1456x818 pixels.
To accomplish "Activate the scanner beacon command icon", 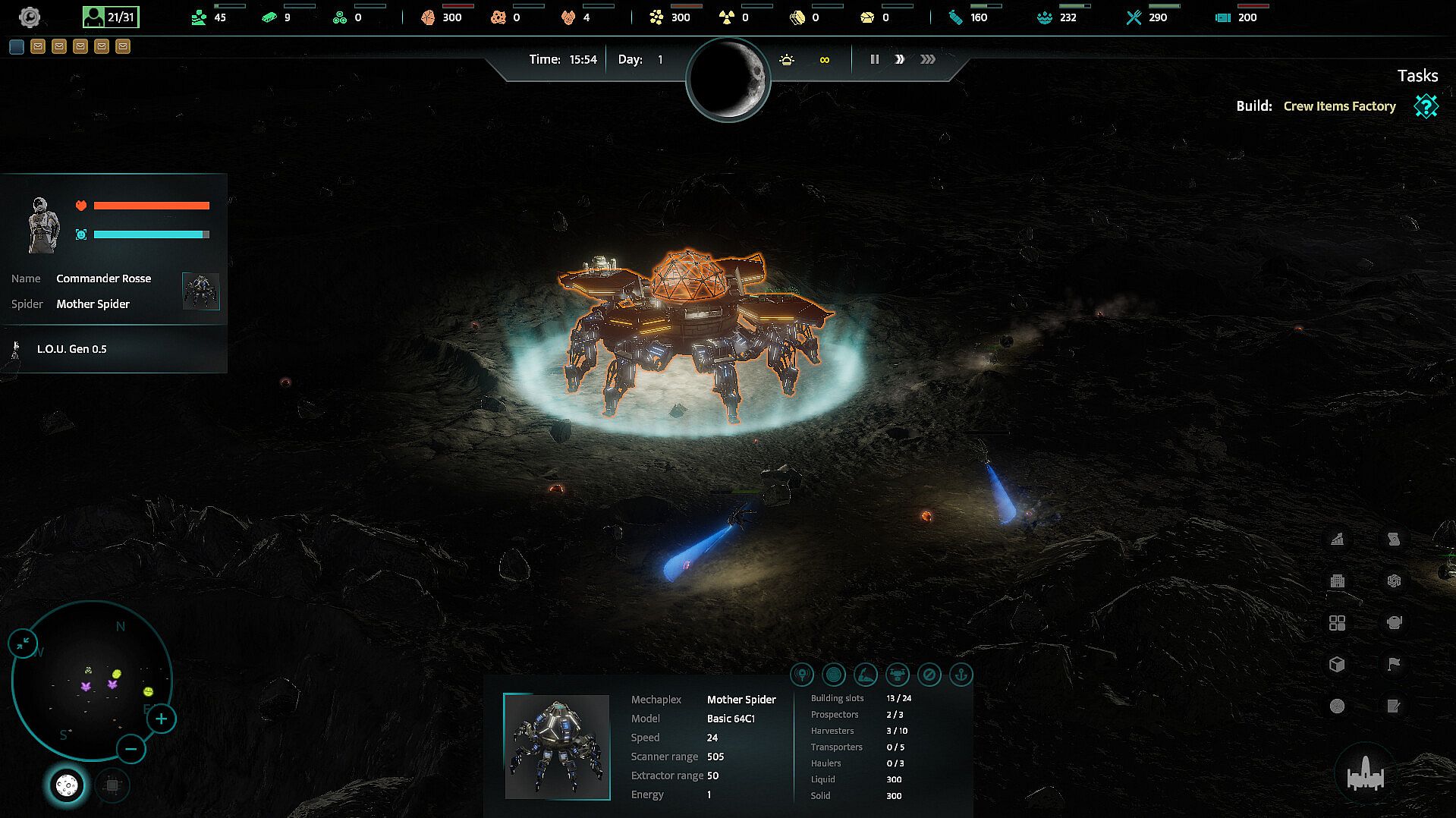I will [x=802, y=675].
